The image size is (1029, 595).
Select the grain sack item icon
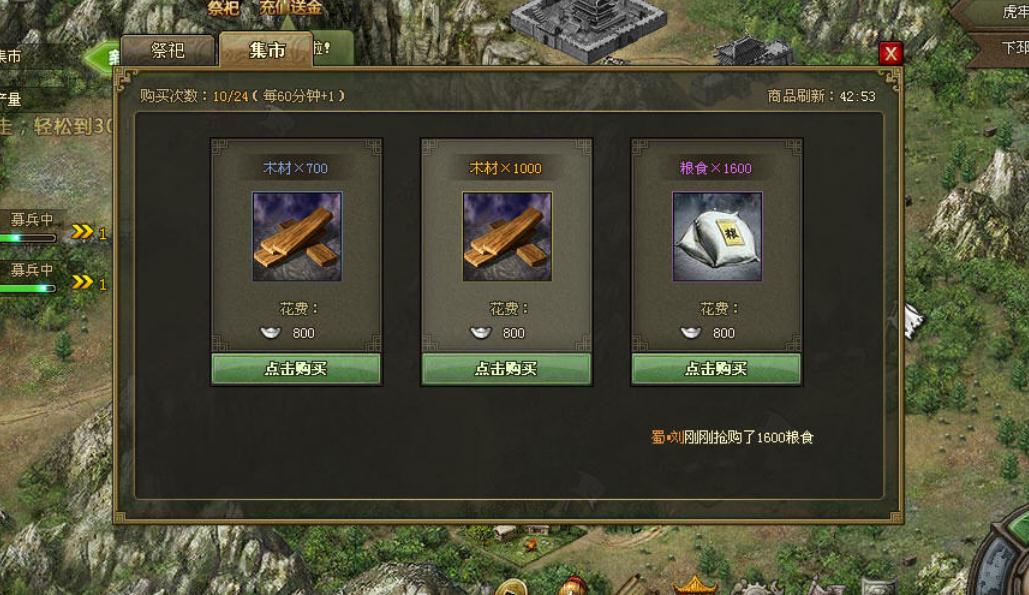(x=716, y=236)
